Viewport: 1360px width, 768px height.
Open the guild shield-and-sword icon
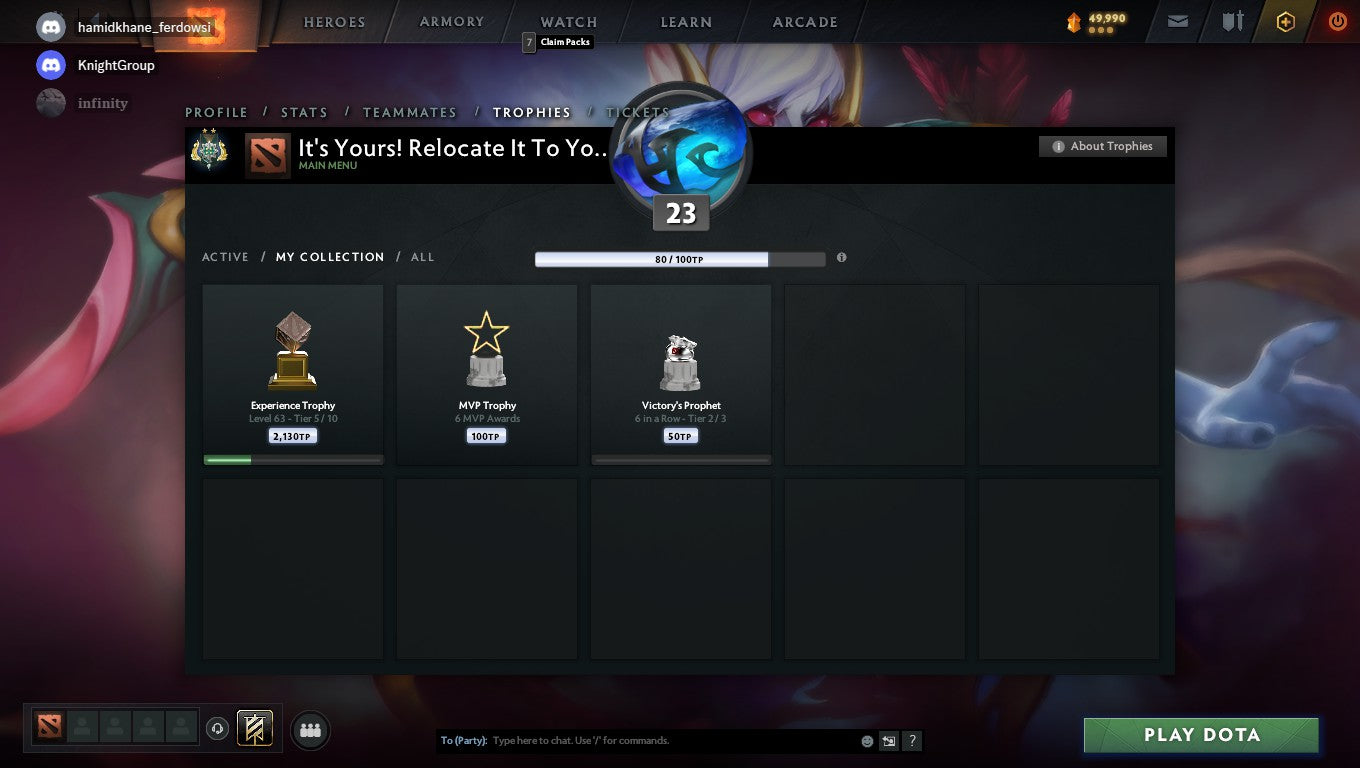pos(1232,21)
